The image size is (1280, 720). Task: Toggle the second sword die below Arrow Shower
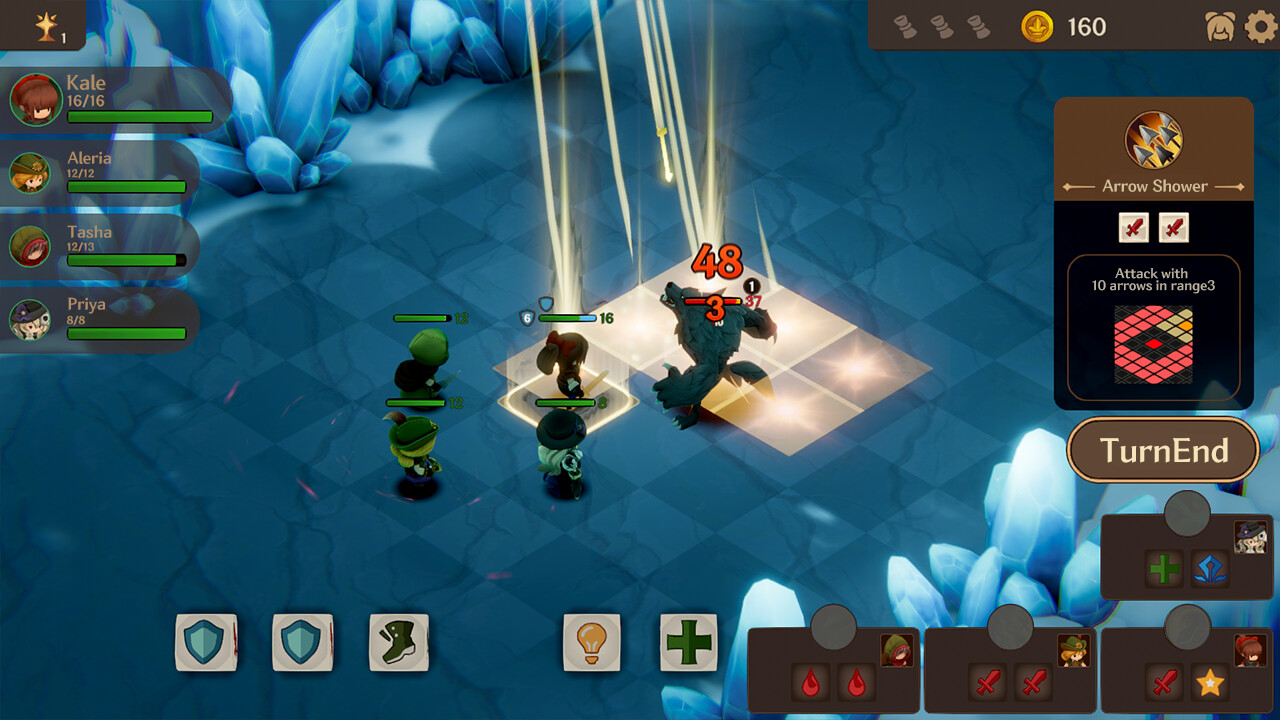[1173, 228]
